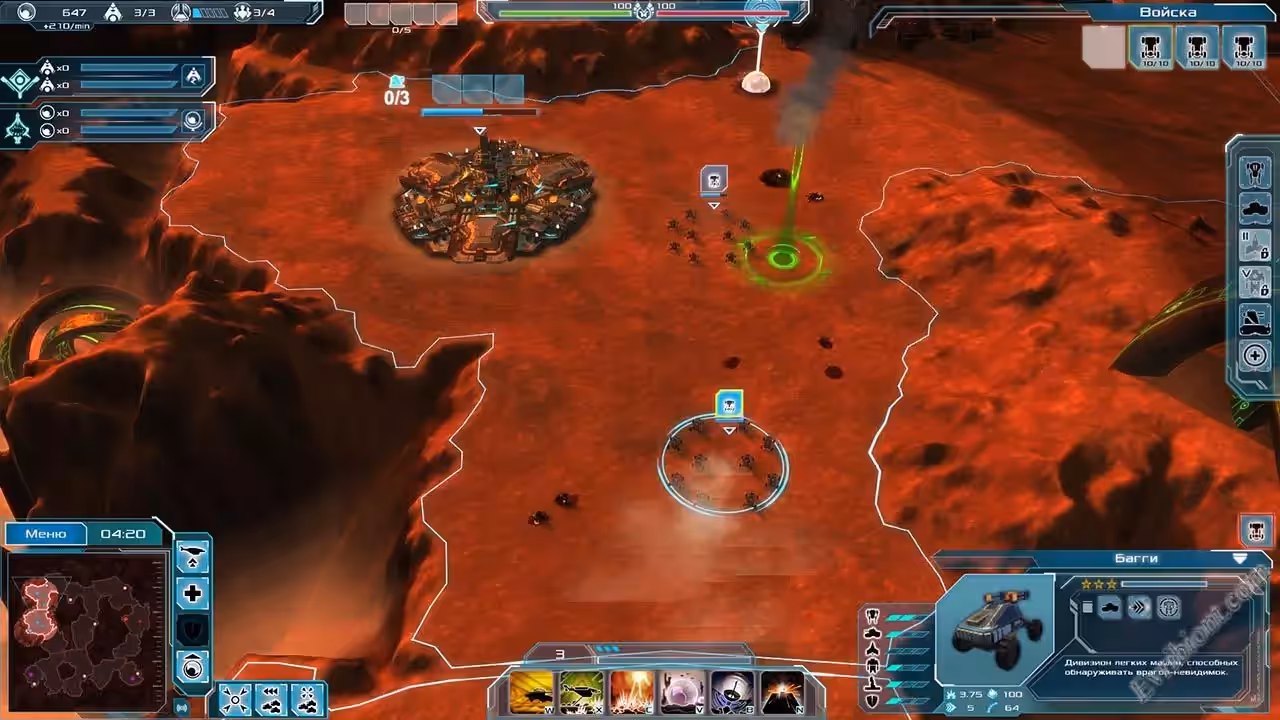Activate the purple shield dome ability
Viewport: 1280px width, 720px height.
(x=682, y=692)
